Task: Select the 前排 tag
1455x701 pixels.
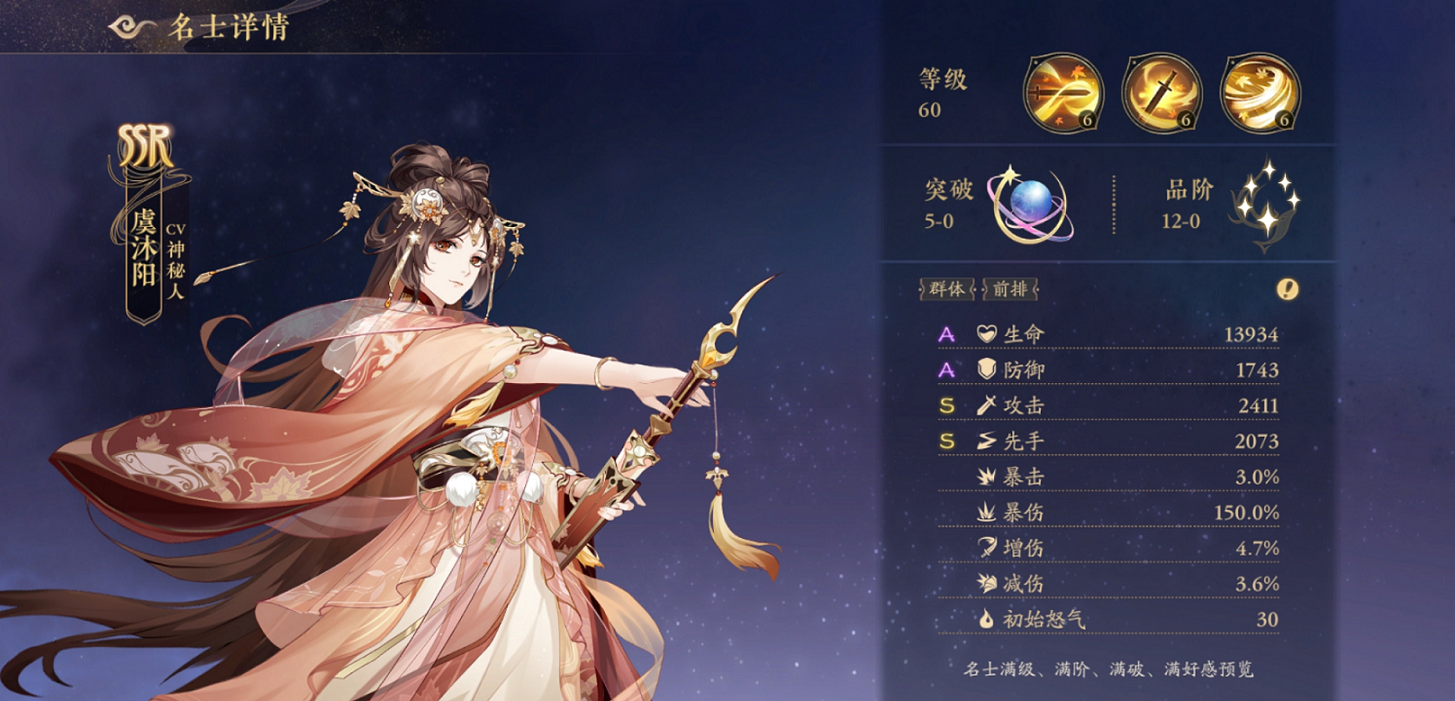Action: click(1010, 289)
